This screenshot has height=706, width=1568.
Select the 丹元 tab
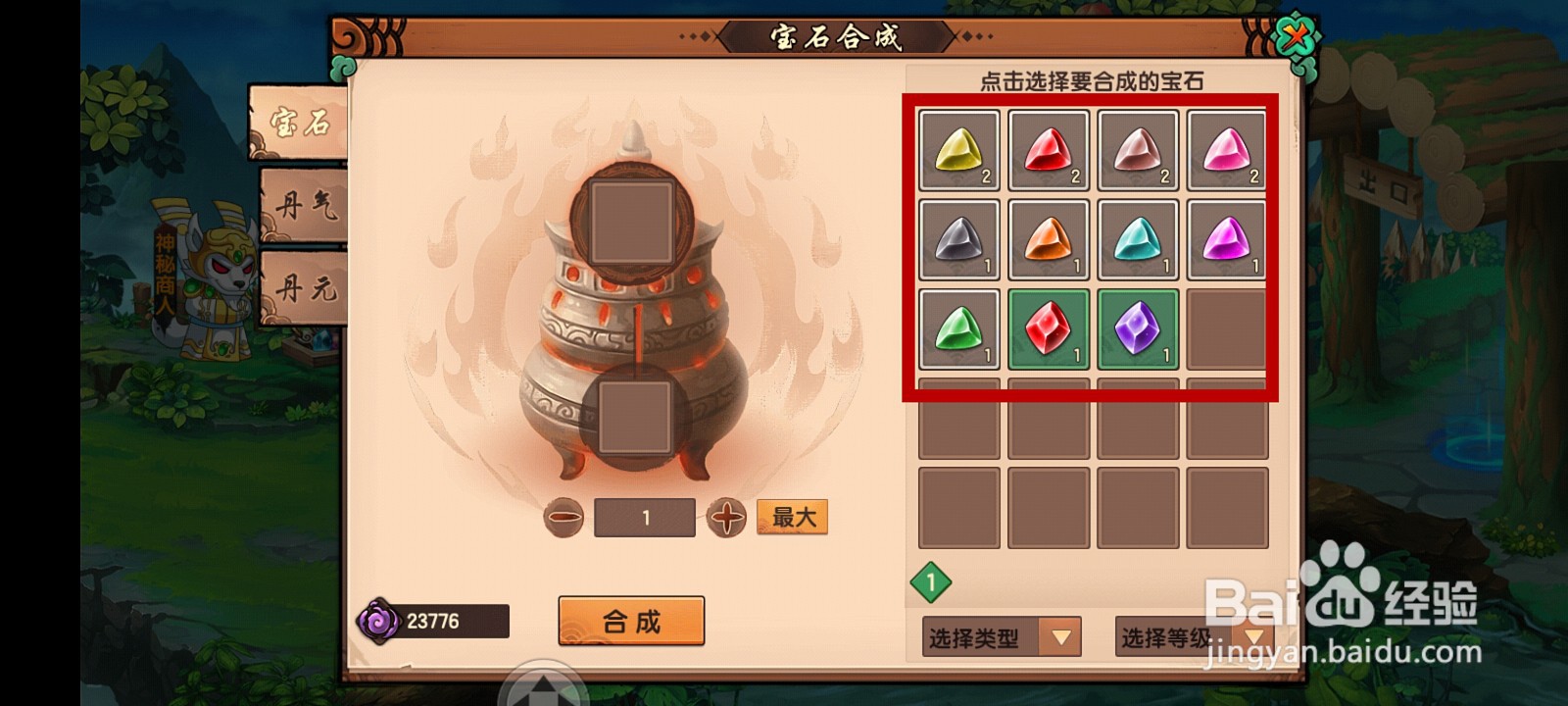305,288
